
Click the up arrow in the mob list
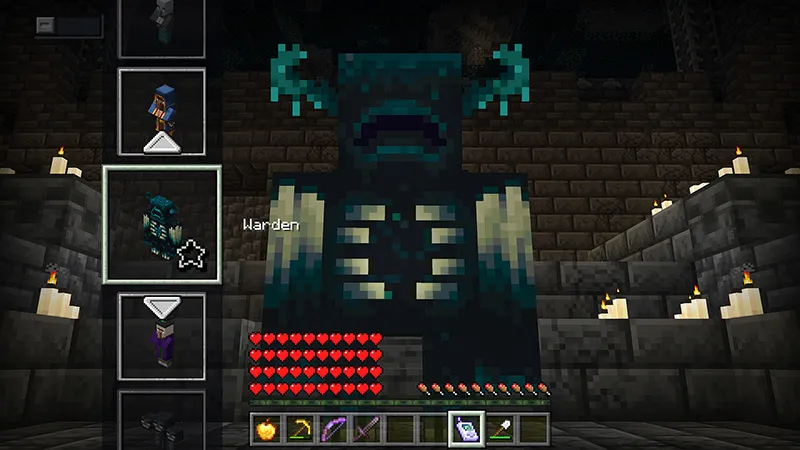pos(161,145)
